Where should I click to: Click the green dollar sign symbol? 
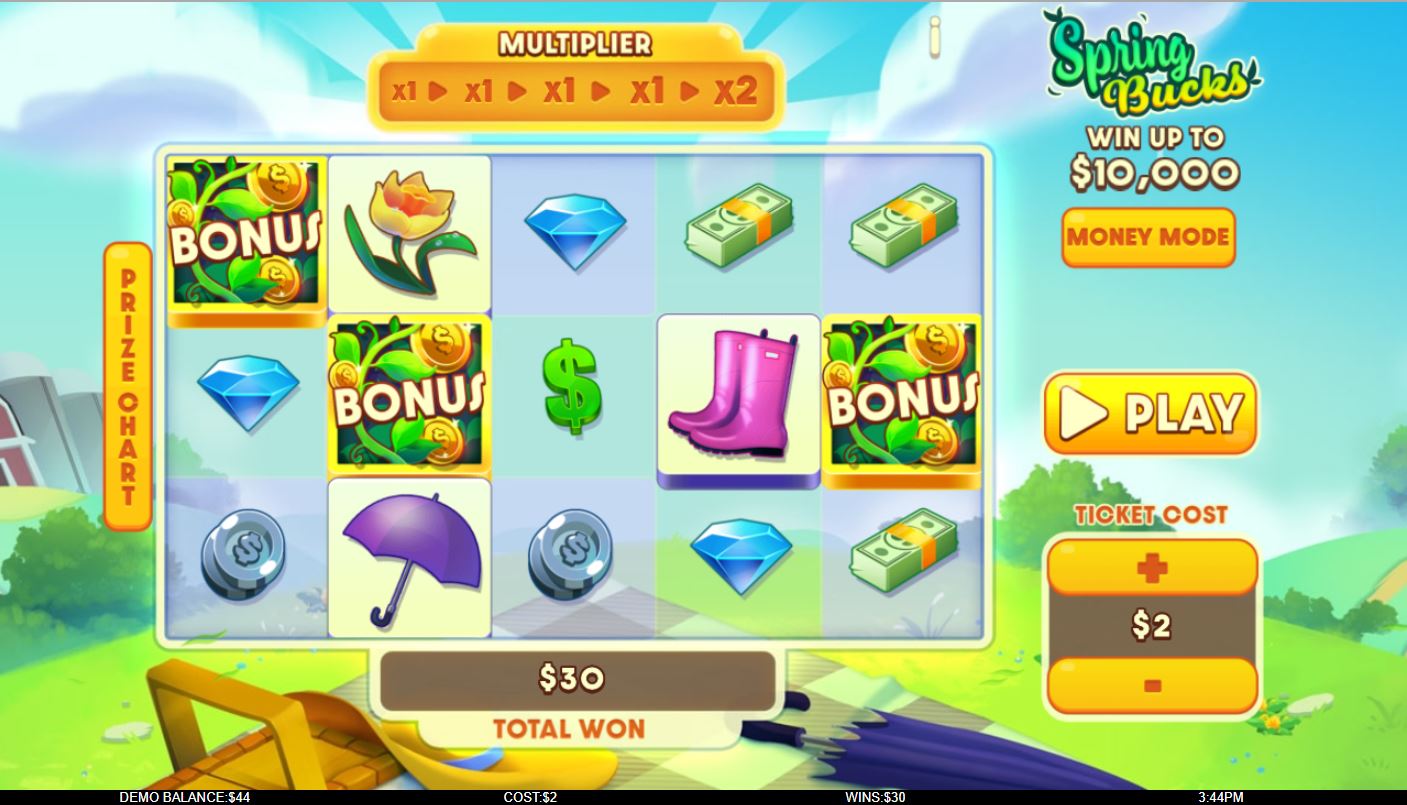[573, 394]
